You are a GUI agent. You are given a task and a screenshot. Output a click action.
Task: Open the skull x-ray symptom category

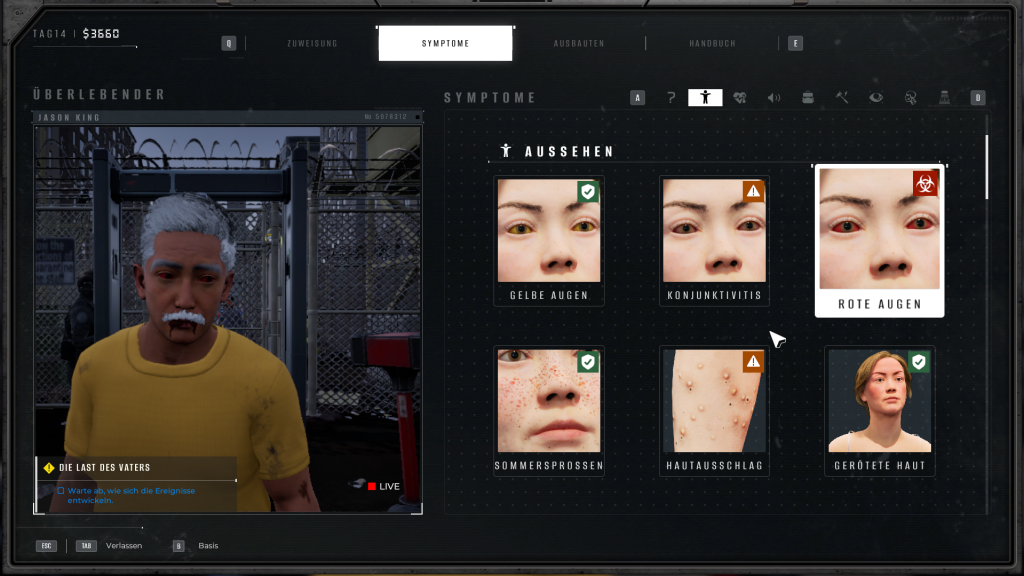point(910,98)
